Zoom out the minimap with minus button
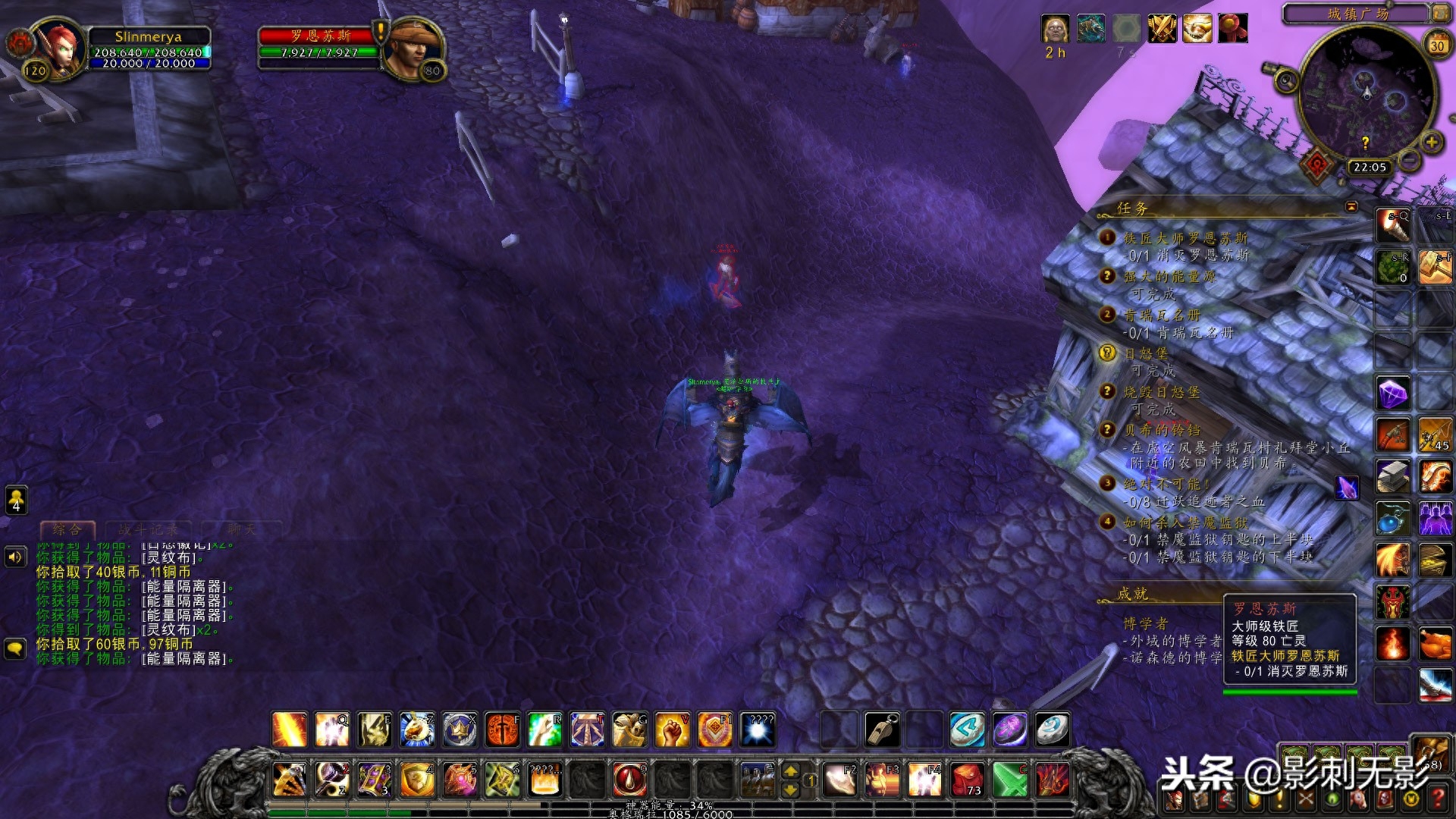The height and width of the screenshot is (819, 1456). (1410, 160)
